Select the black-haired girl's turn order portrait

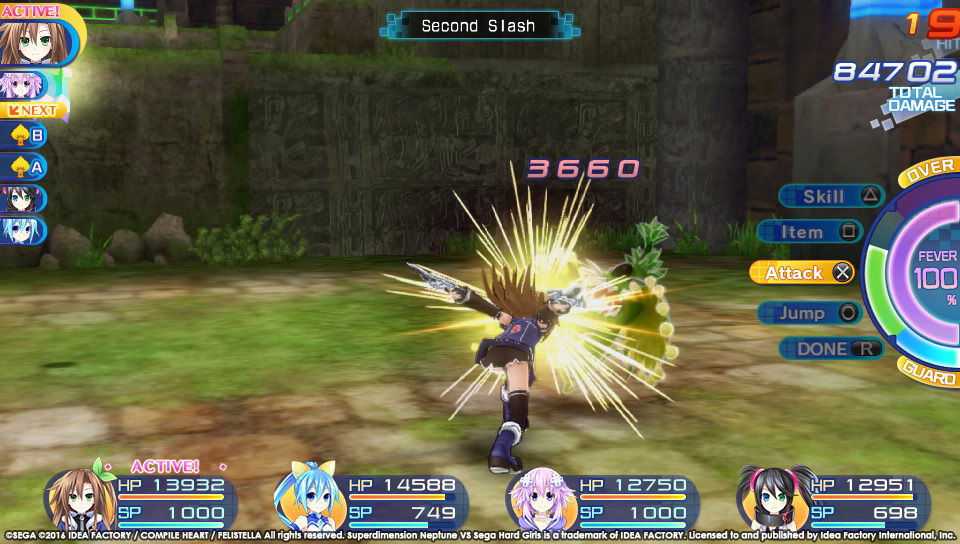coord(23,199)
